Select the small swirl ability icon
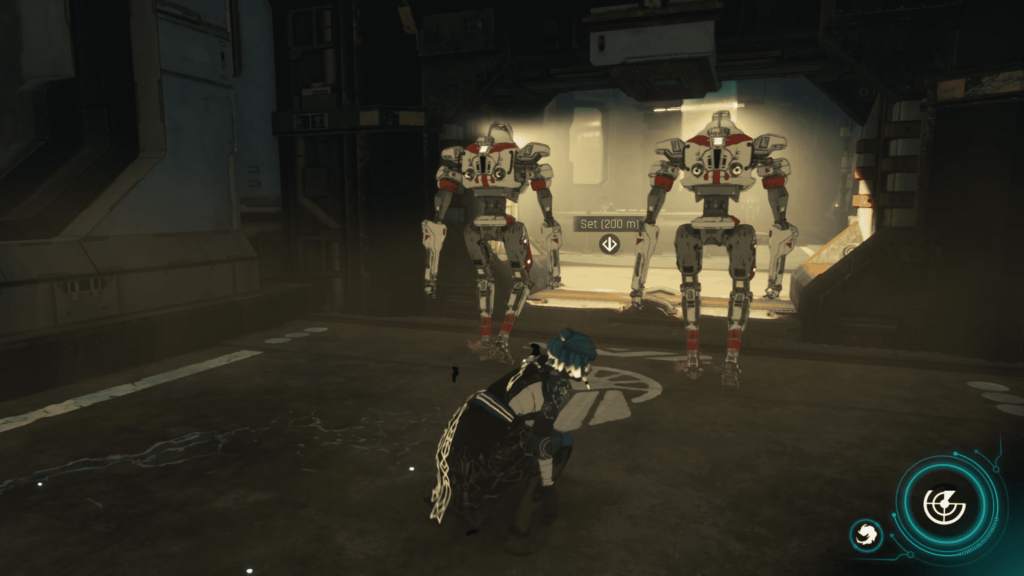This screenshot has height=576, width=1024. pos(866,535)
